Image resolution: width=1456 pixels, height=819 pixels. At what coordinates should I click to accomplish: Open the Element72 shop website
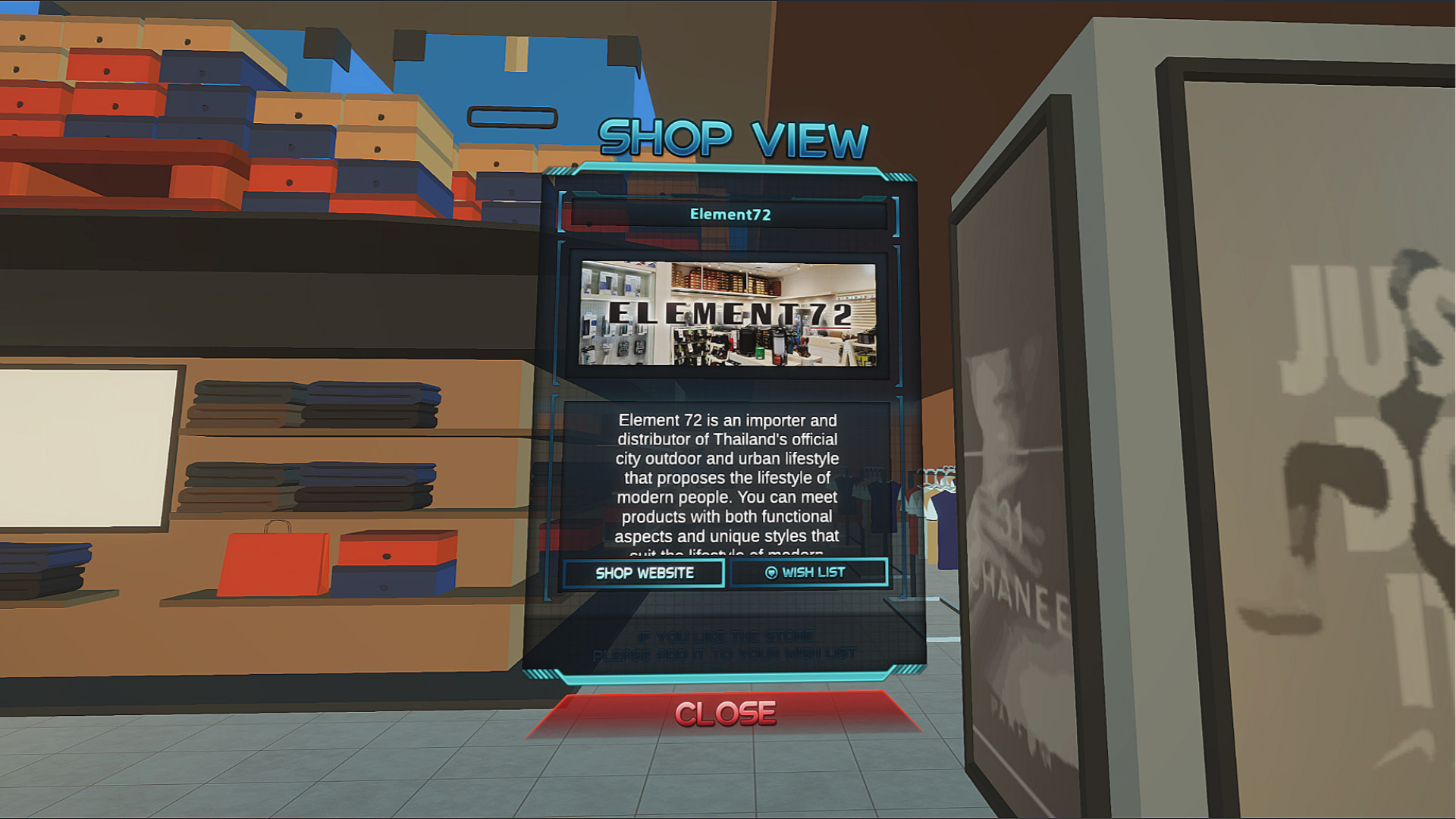pyautogui.click(x=642, y=573)
